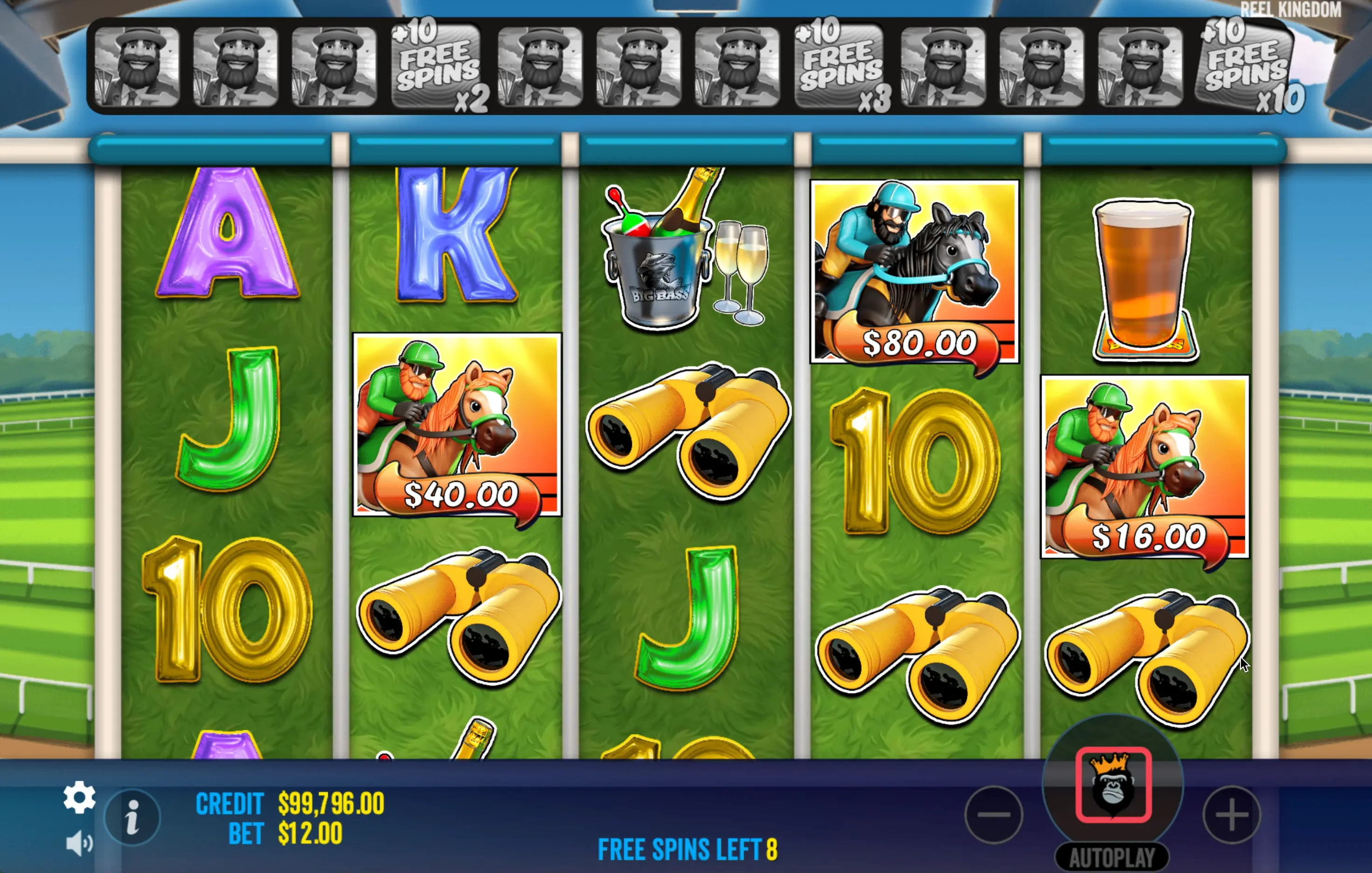Open the Autoplay options
The width and height of the screenshot is (1372, 873).
pos(1112,857)
